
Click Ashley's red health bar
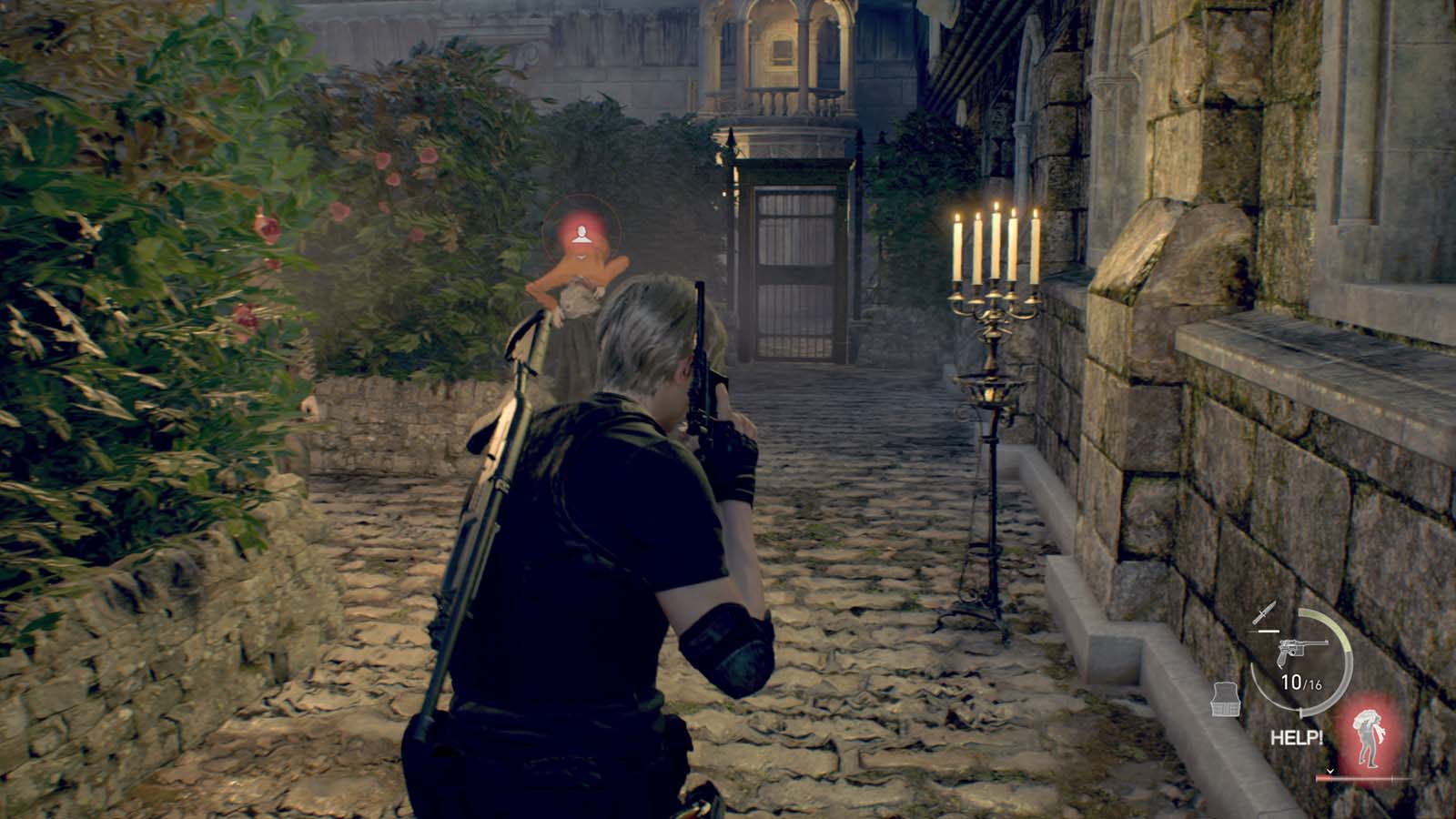tap(1365, 776)
